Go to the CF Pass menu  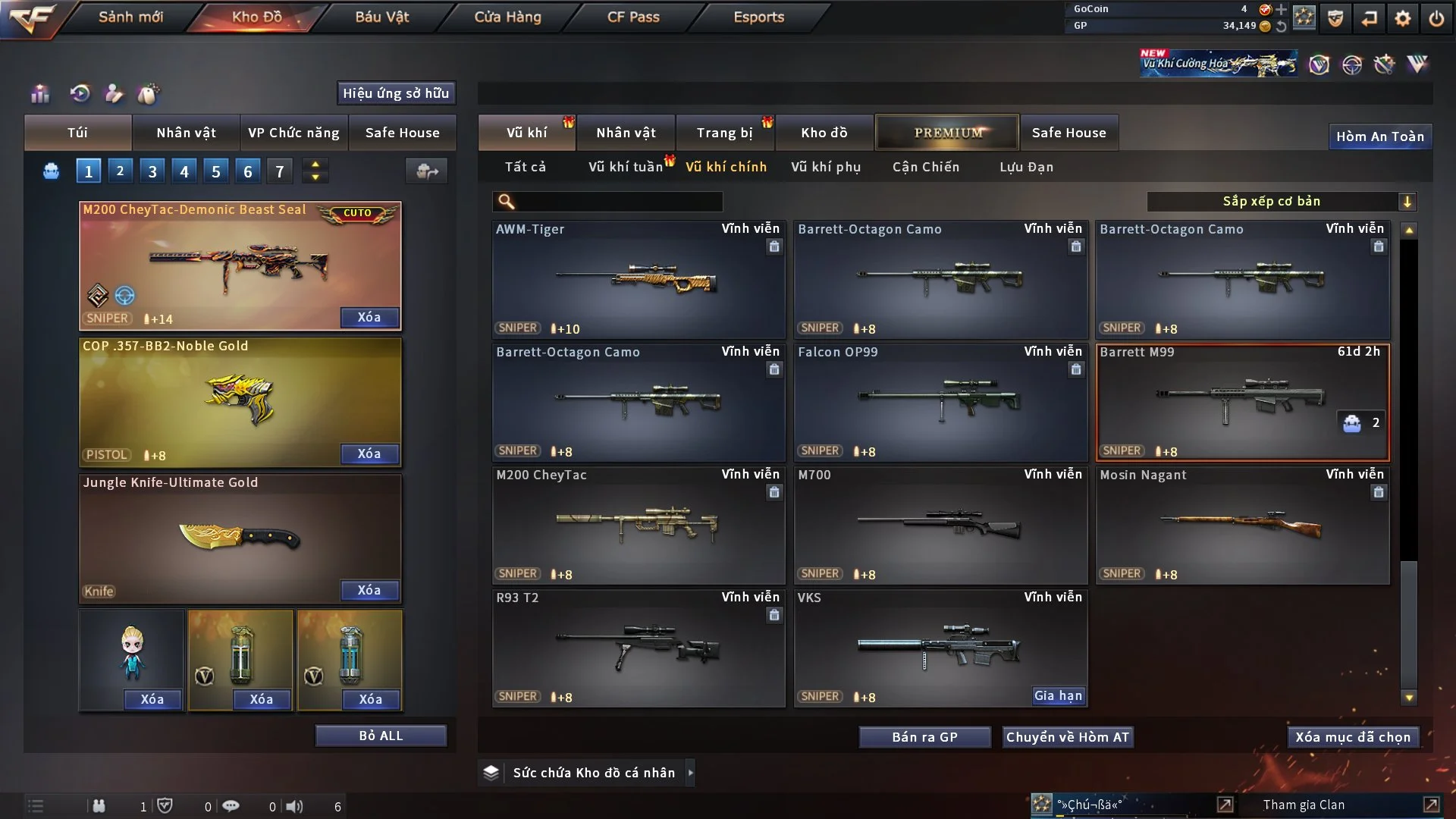pos(633,17)
